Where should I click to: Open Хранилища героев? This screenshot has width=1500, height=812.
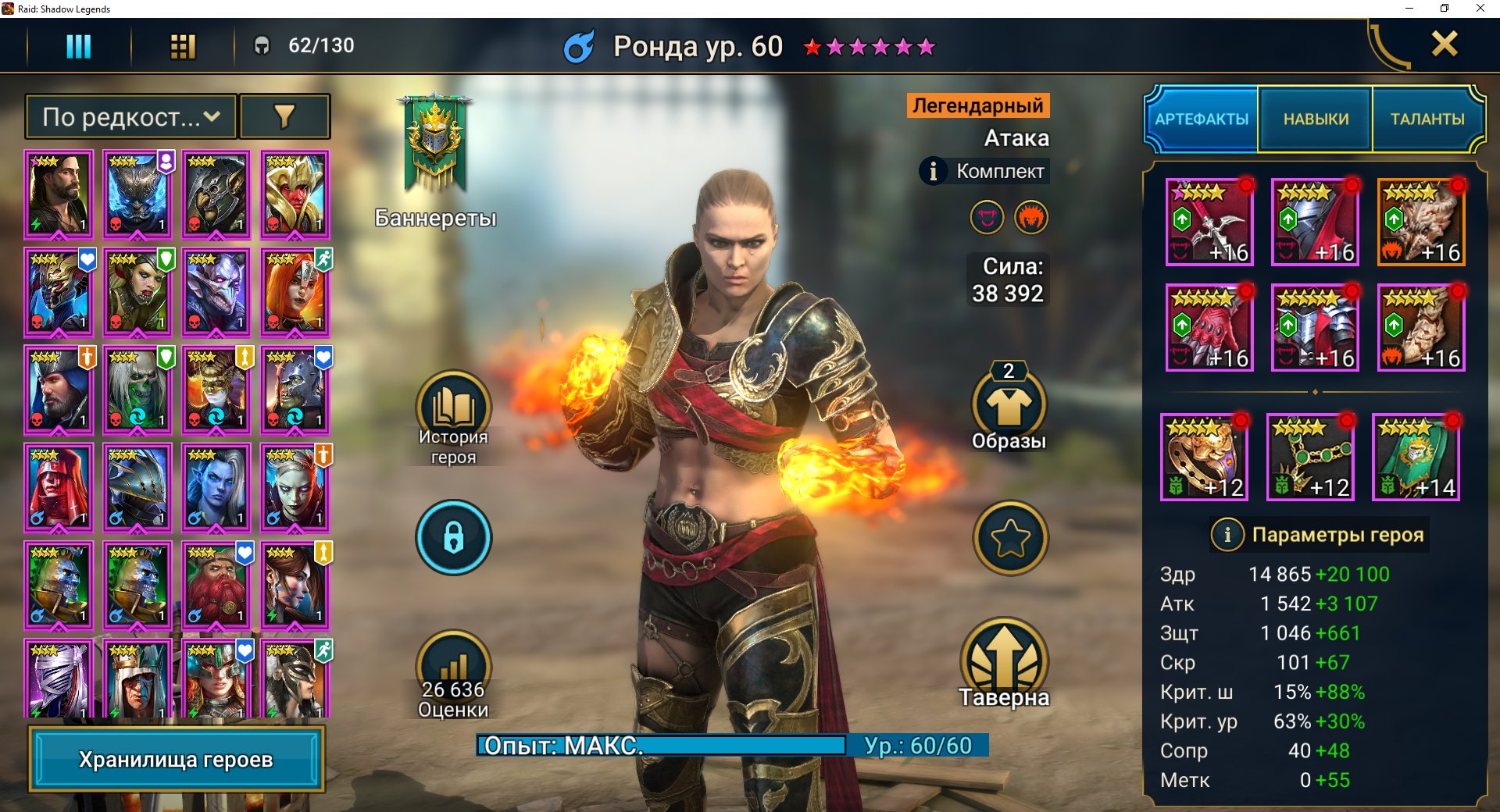176,759
